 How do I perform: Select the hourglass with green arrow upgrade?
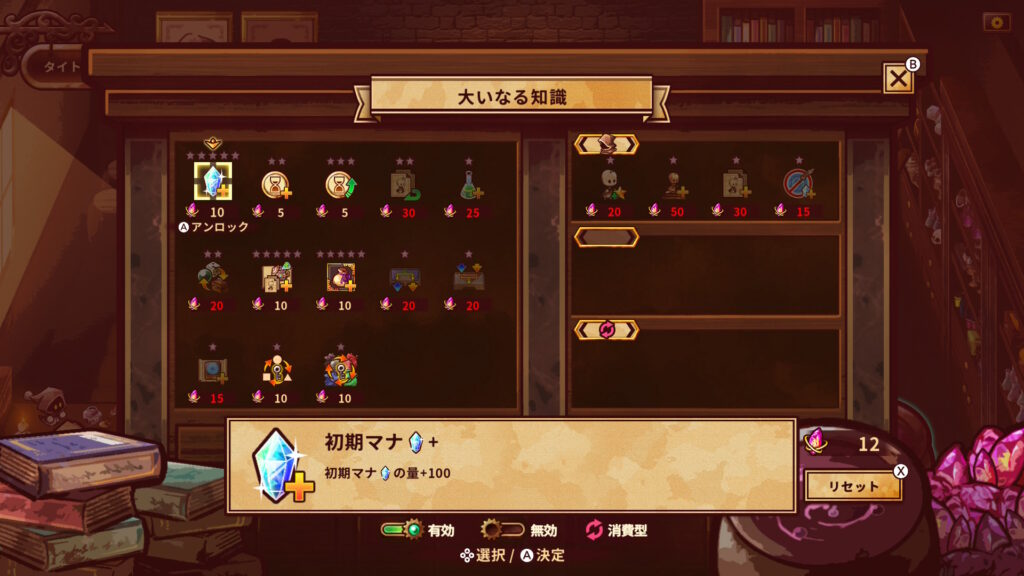pyautogui.click(x=340, y=184)
